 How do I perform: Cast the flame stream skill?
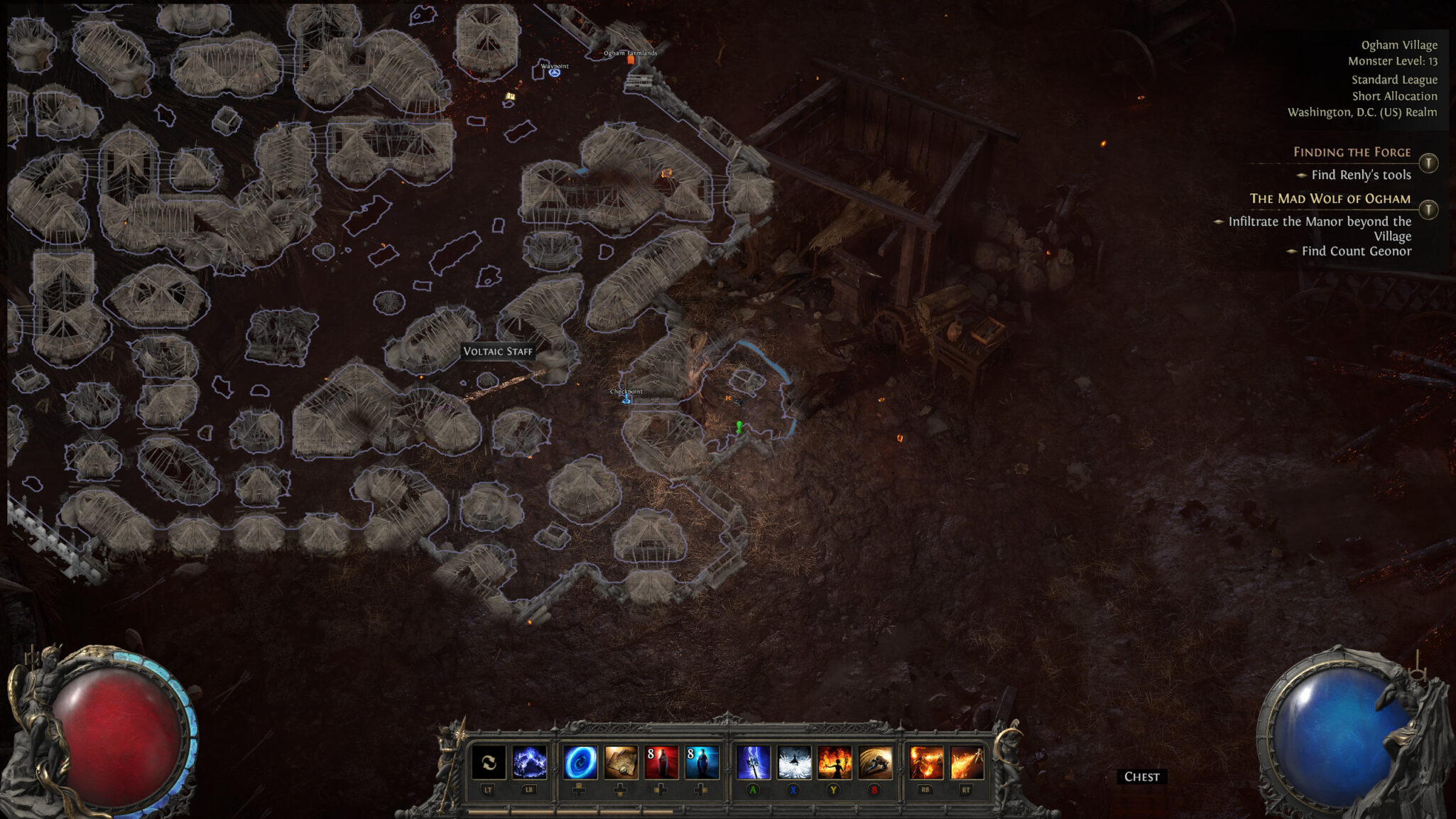tap(967, 762)
